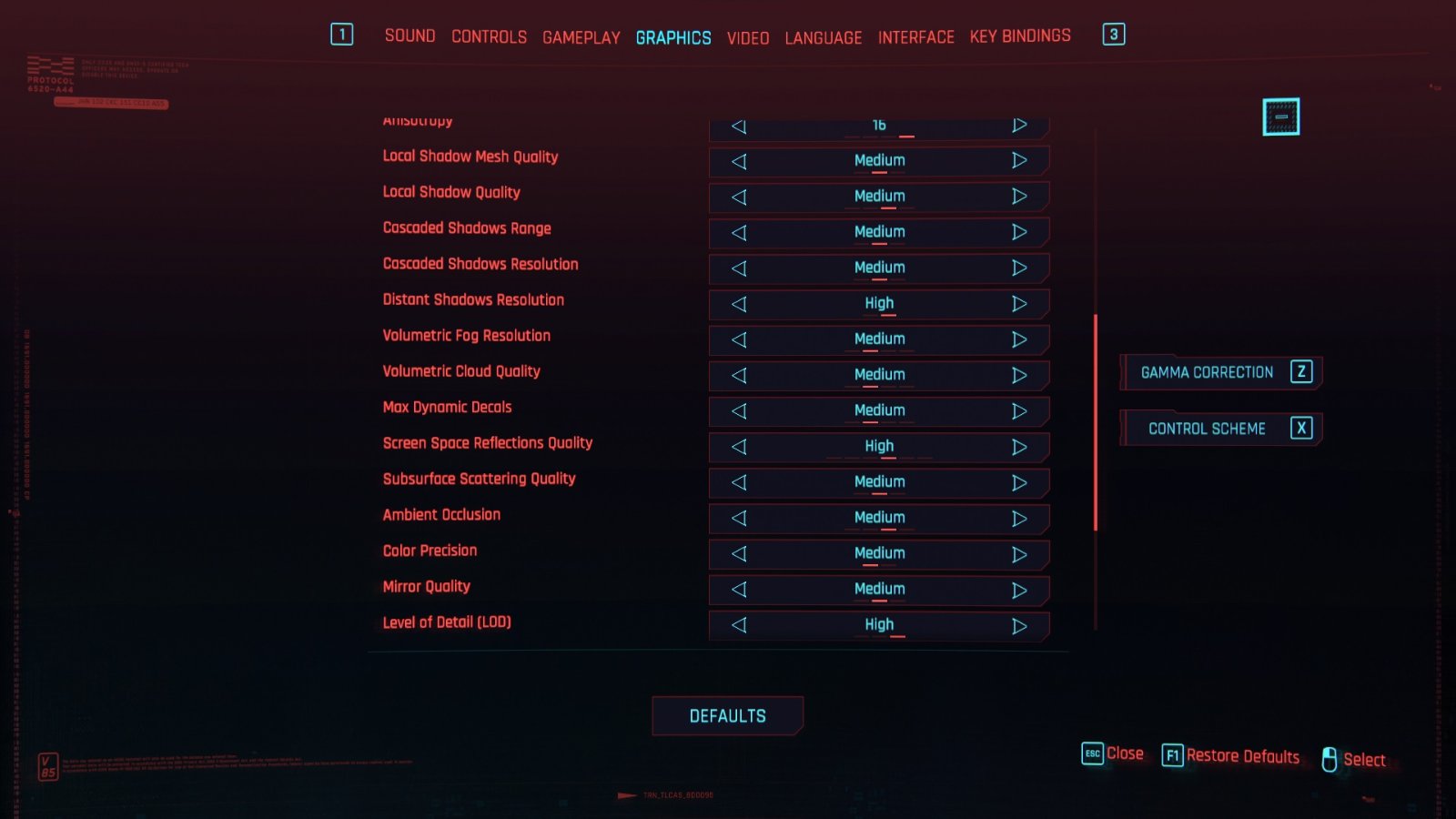Lower Level of Detail (LOD) left arrow
The height and width of the screenshot is (819, 1456).
tap(739, 625)
